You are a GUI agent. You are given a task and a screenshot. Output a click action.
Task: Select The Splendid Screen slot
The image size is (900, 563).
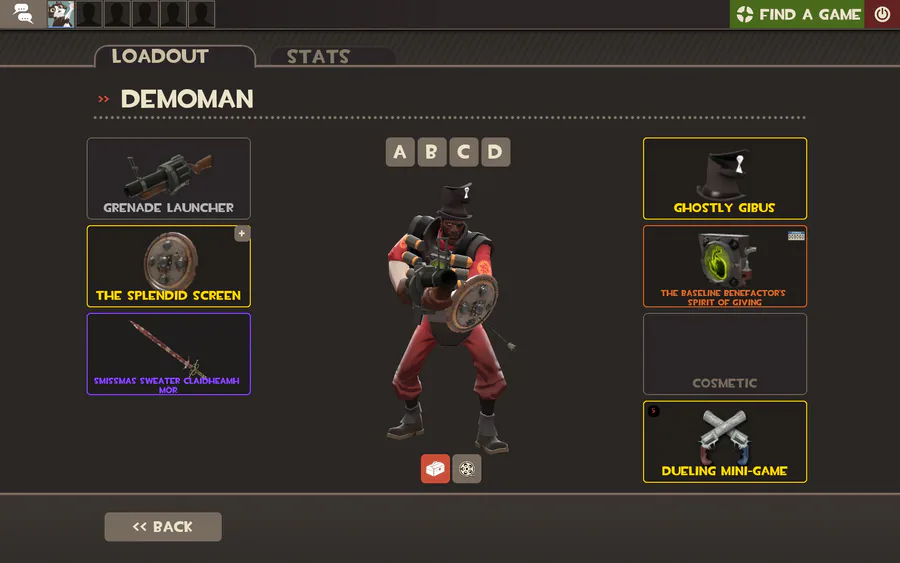[x=168, y=265]
